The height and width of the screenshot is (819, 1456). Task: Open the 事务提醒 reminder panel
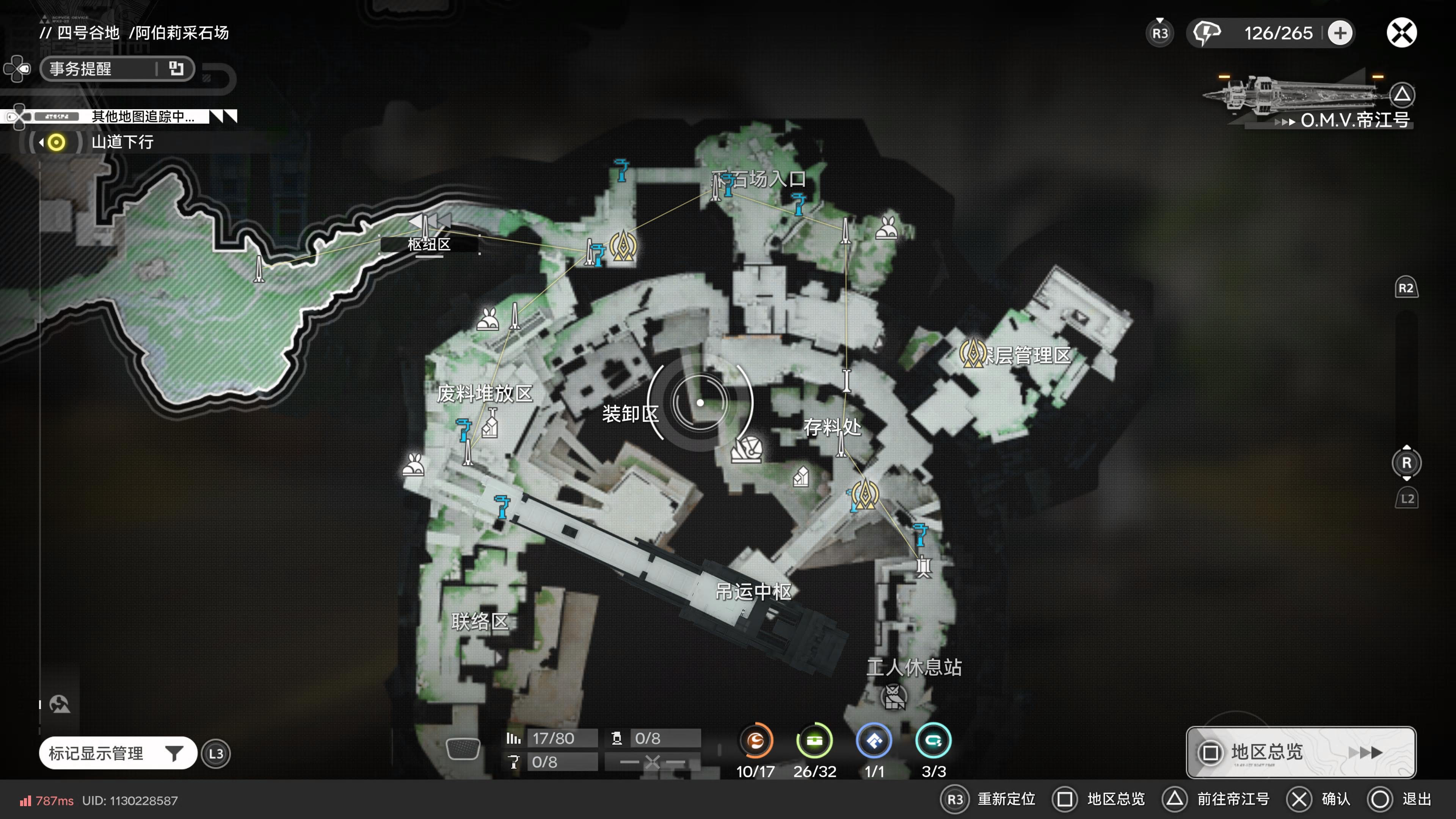[x=117, y=69]
